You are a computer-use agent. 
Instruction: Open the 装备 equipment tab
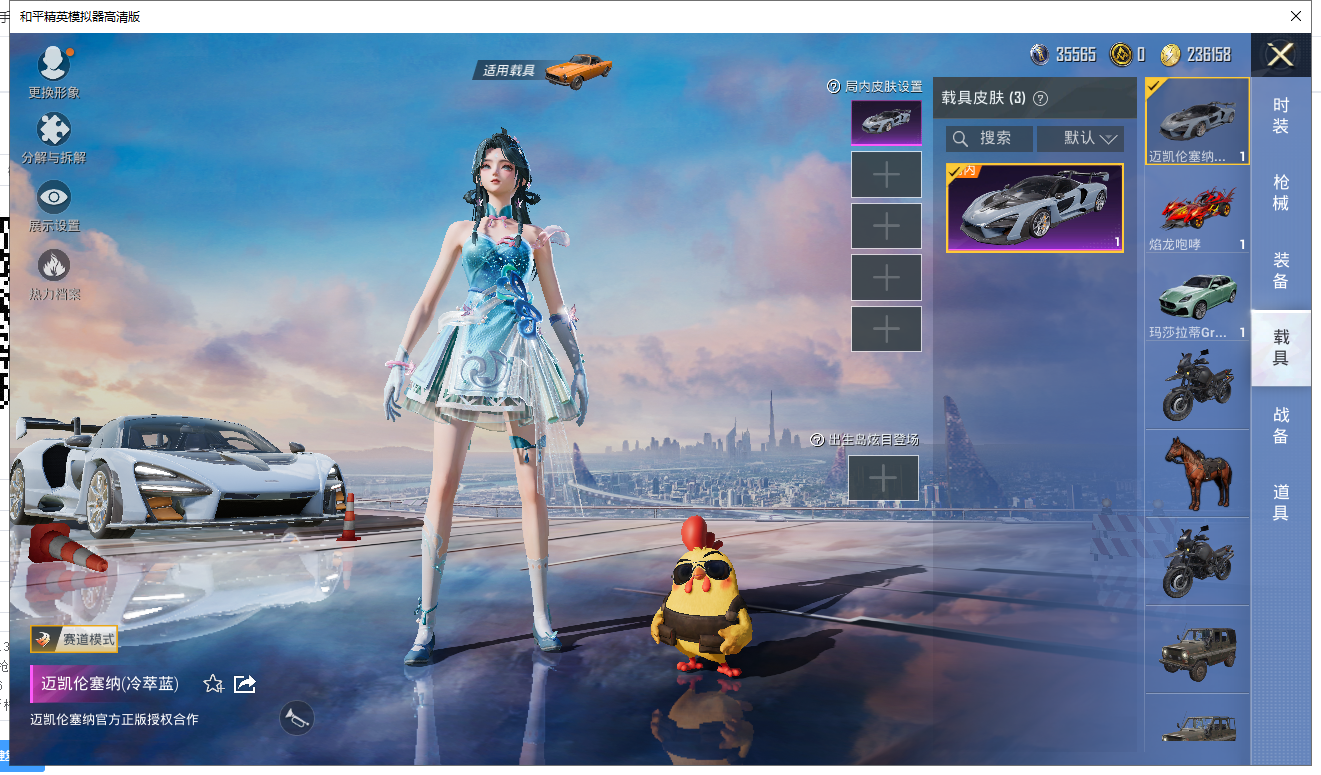click(x=1280, y=270)
